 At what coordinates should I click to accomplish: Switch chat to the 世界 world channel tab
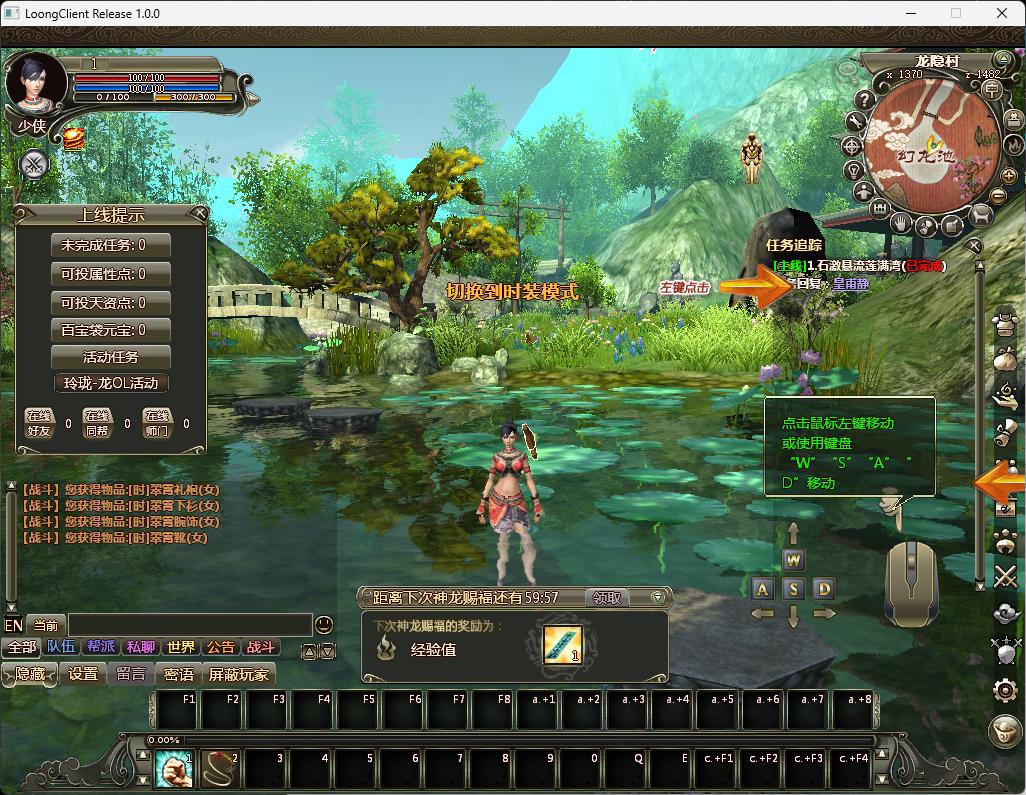pos(181,647)
